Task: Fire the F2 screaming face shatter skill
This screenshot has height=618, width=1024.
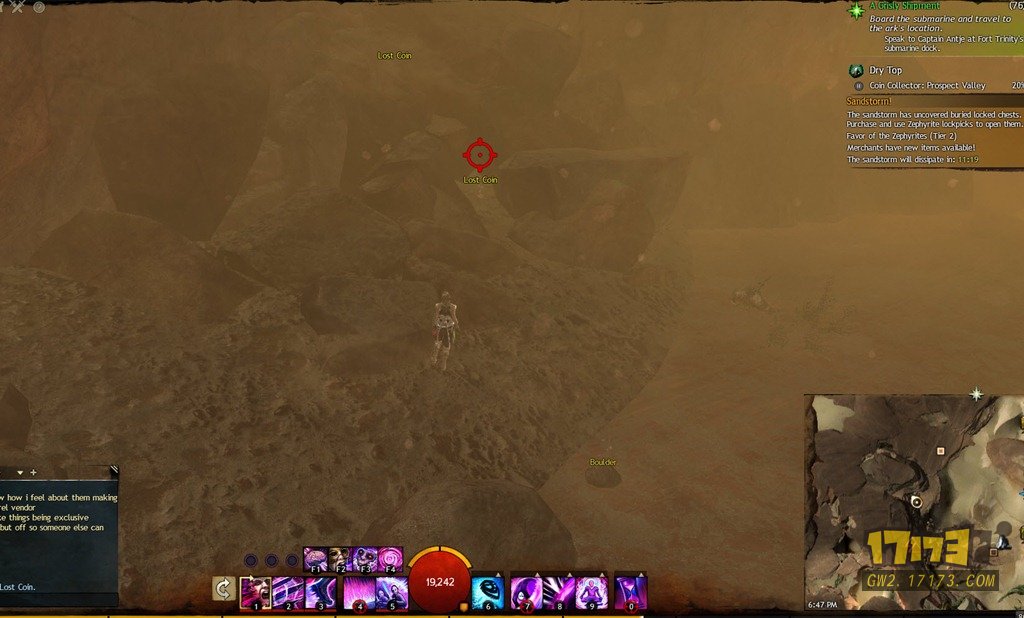Action: click(340, 558)
